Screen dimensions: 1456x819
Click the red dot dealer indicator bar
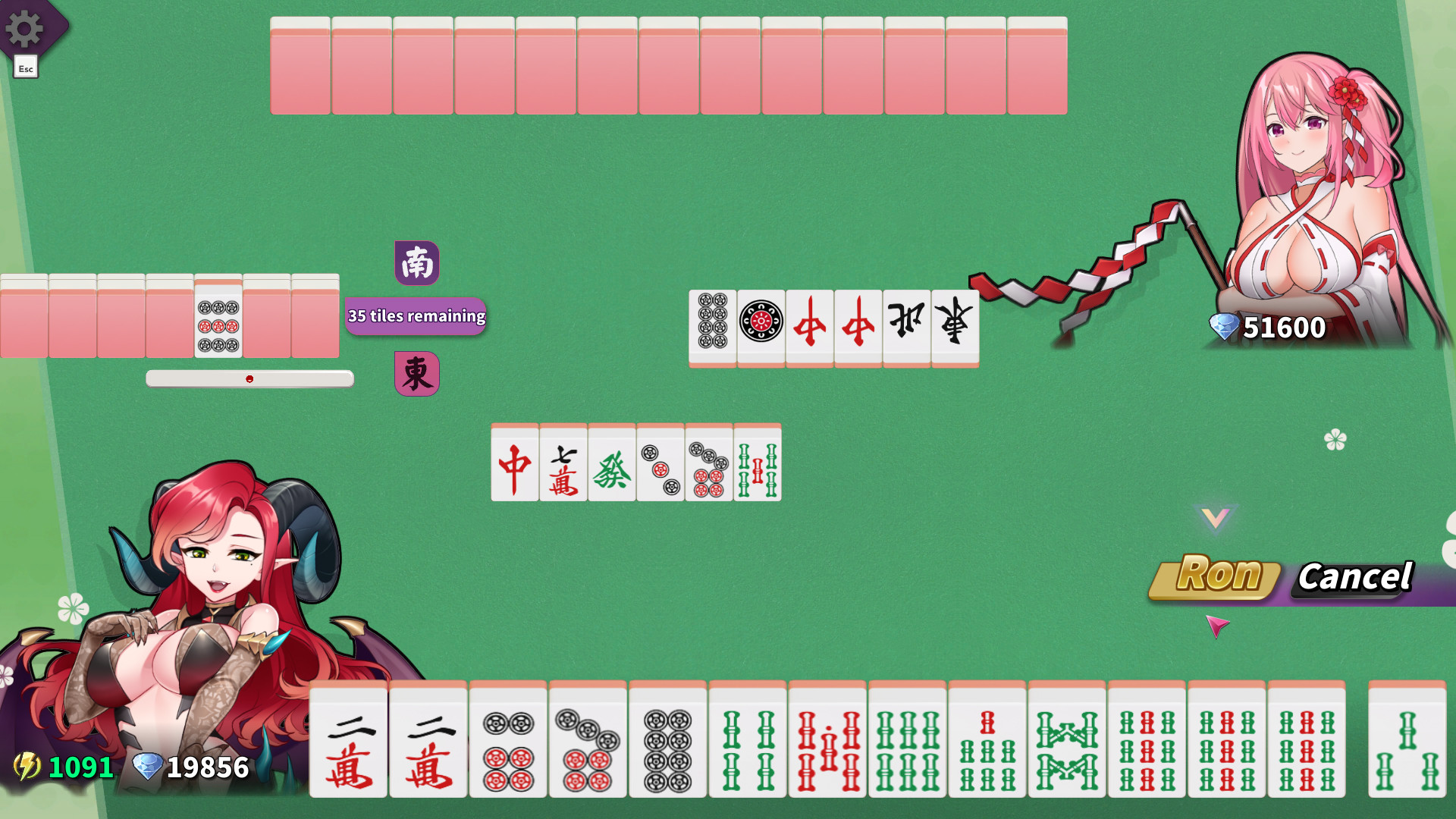[250, 378]
